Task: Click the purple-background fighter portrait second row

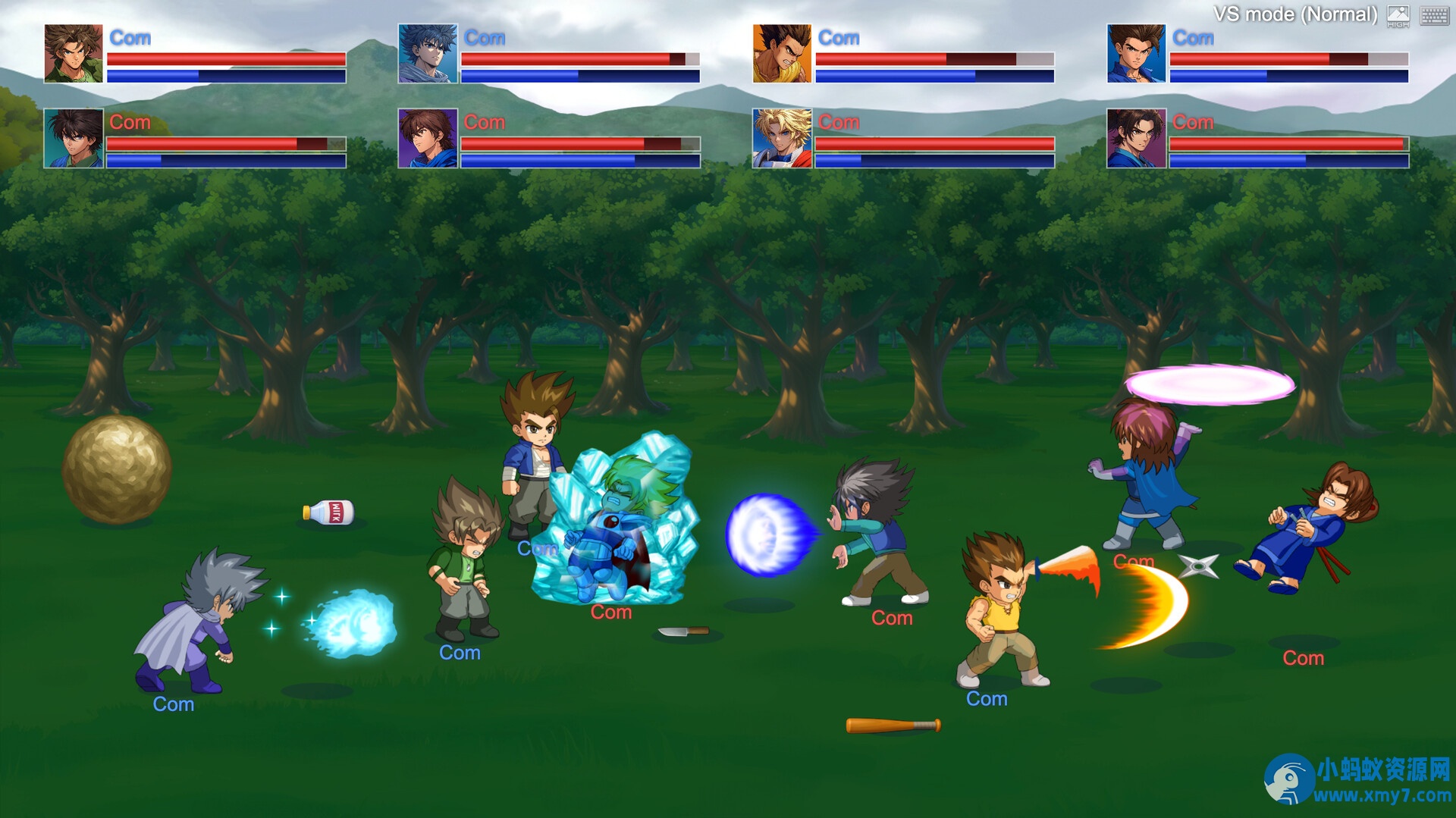Action: click(x=428, y=137)
